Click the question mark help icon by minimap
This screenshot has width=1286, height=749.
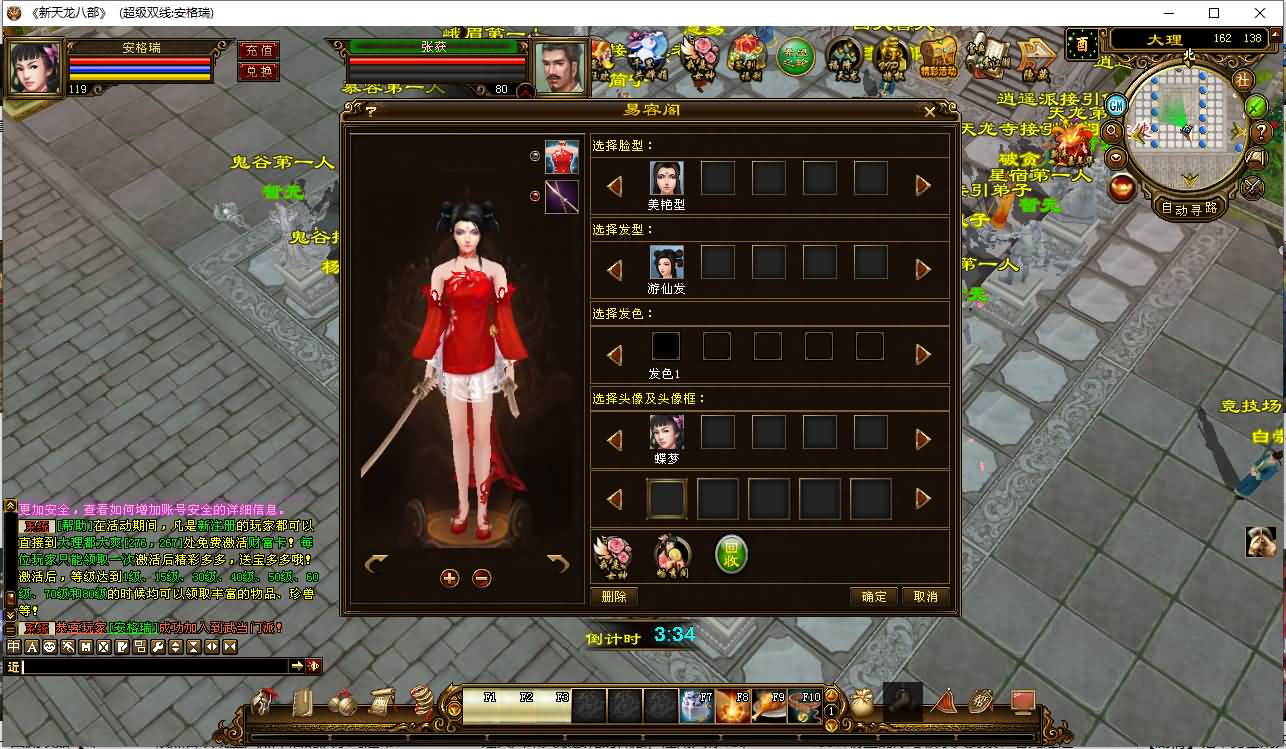click(x=1261, y=133)
